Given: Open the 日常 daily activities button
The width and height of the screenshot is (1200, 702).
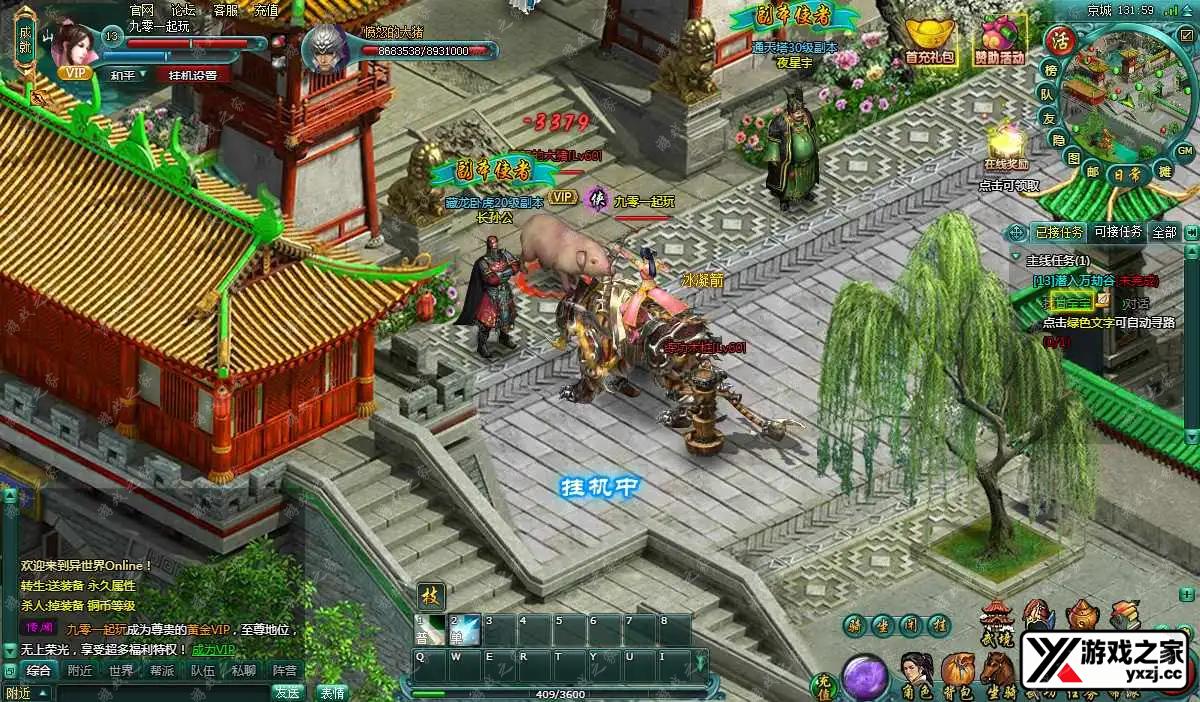Looking at the screenshot, I should click(x=1128, y=173).
